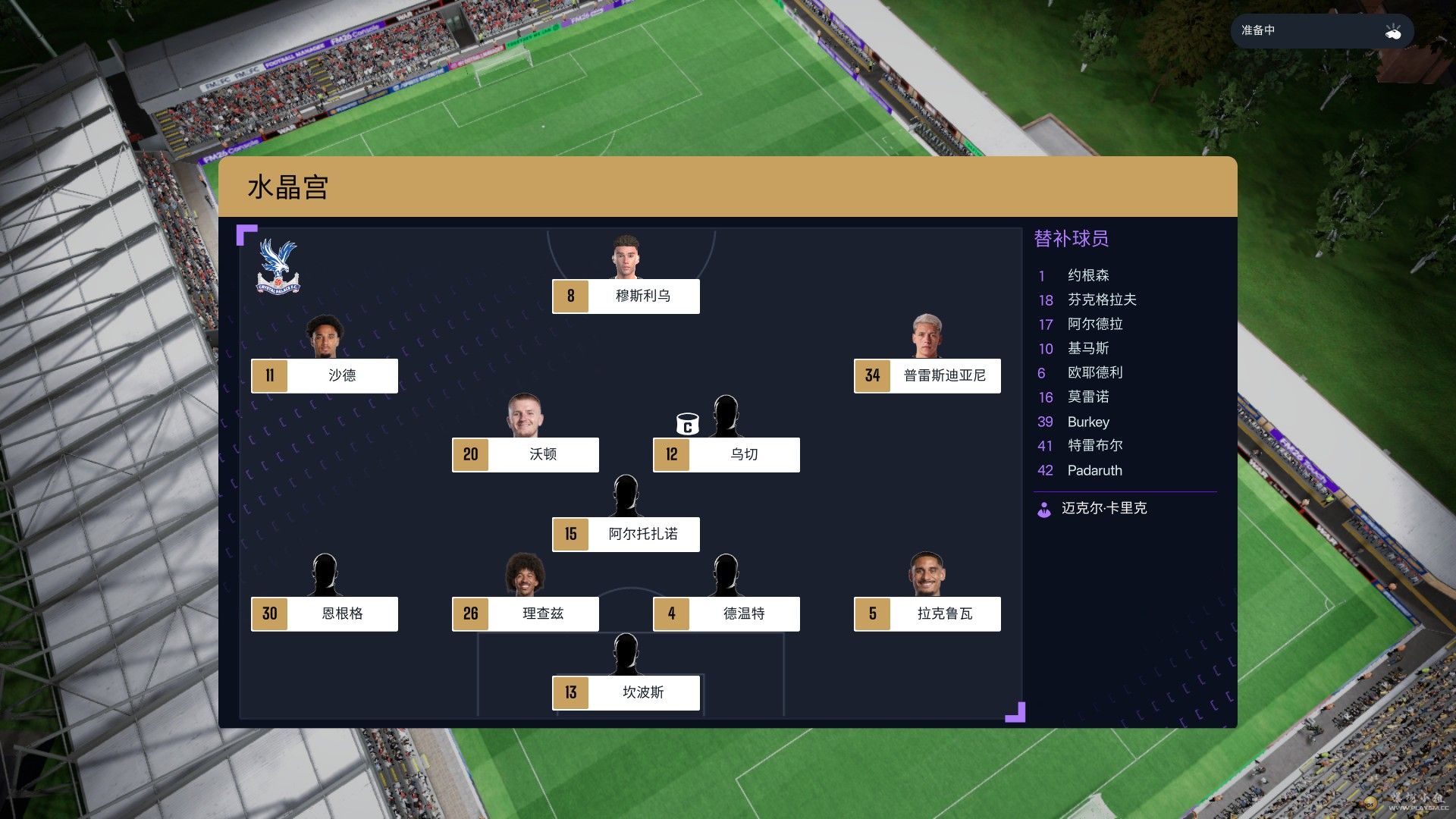The image size is (1456, 819).
Task: Select left back 恩根格 number 30
Action: click(x=325, y=613)
